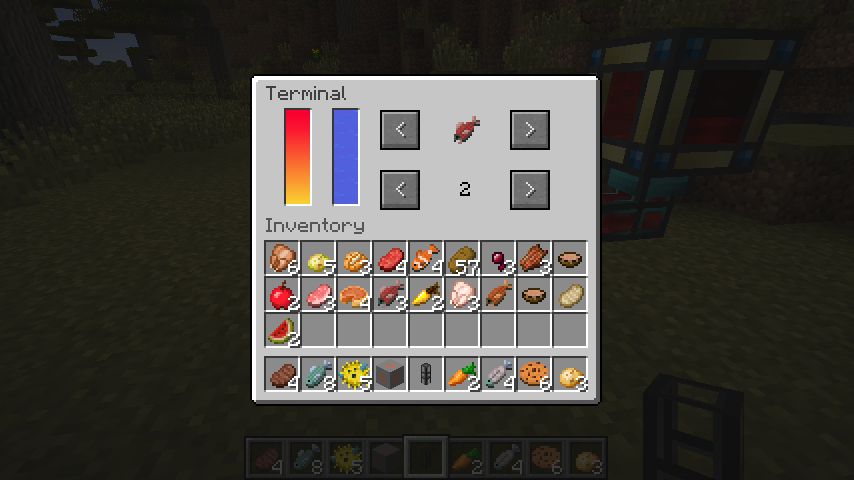
Task: Select the yellow pufferfish in the hotbar row
Action: tap(354, 375)
